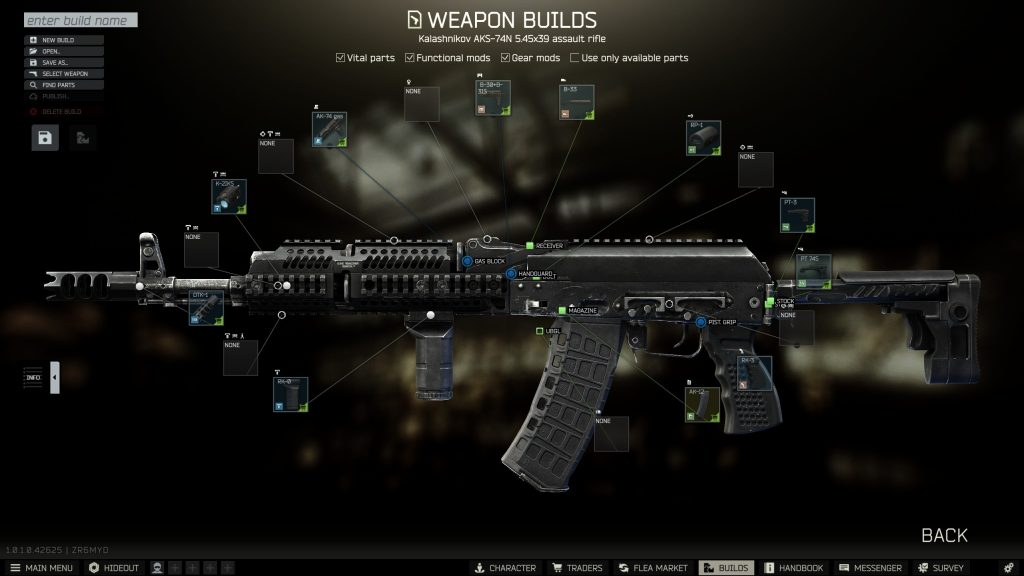Select the B-33 dust cover slot
The width and height of the screenshot is (1024, 576).
coord(577,103)
